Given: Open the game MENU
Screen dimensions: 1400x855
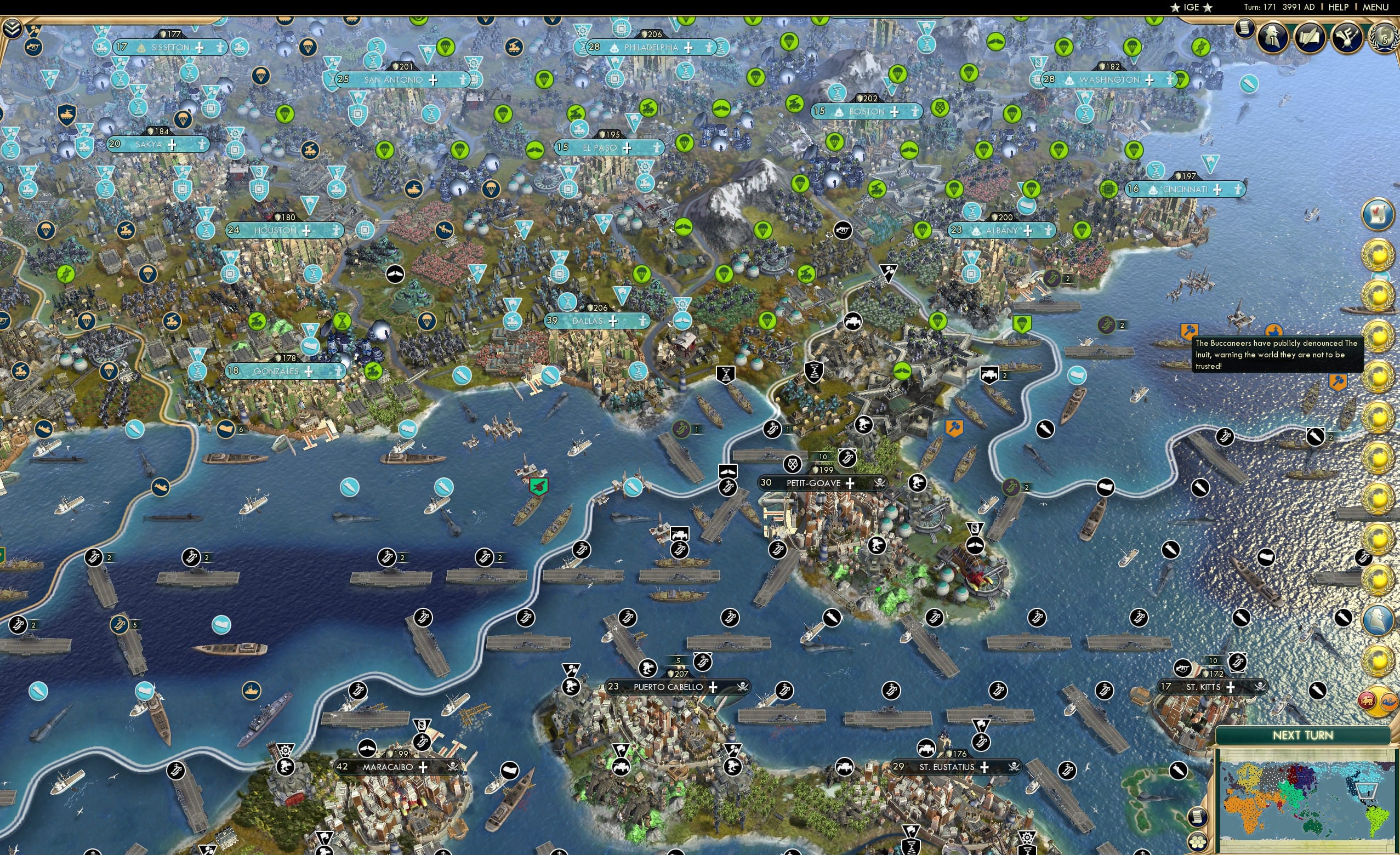Looking at the screenshot, I should pos(1377,7).
